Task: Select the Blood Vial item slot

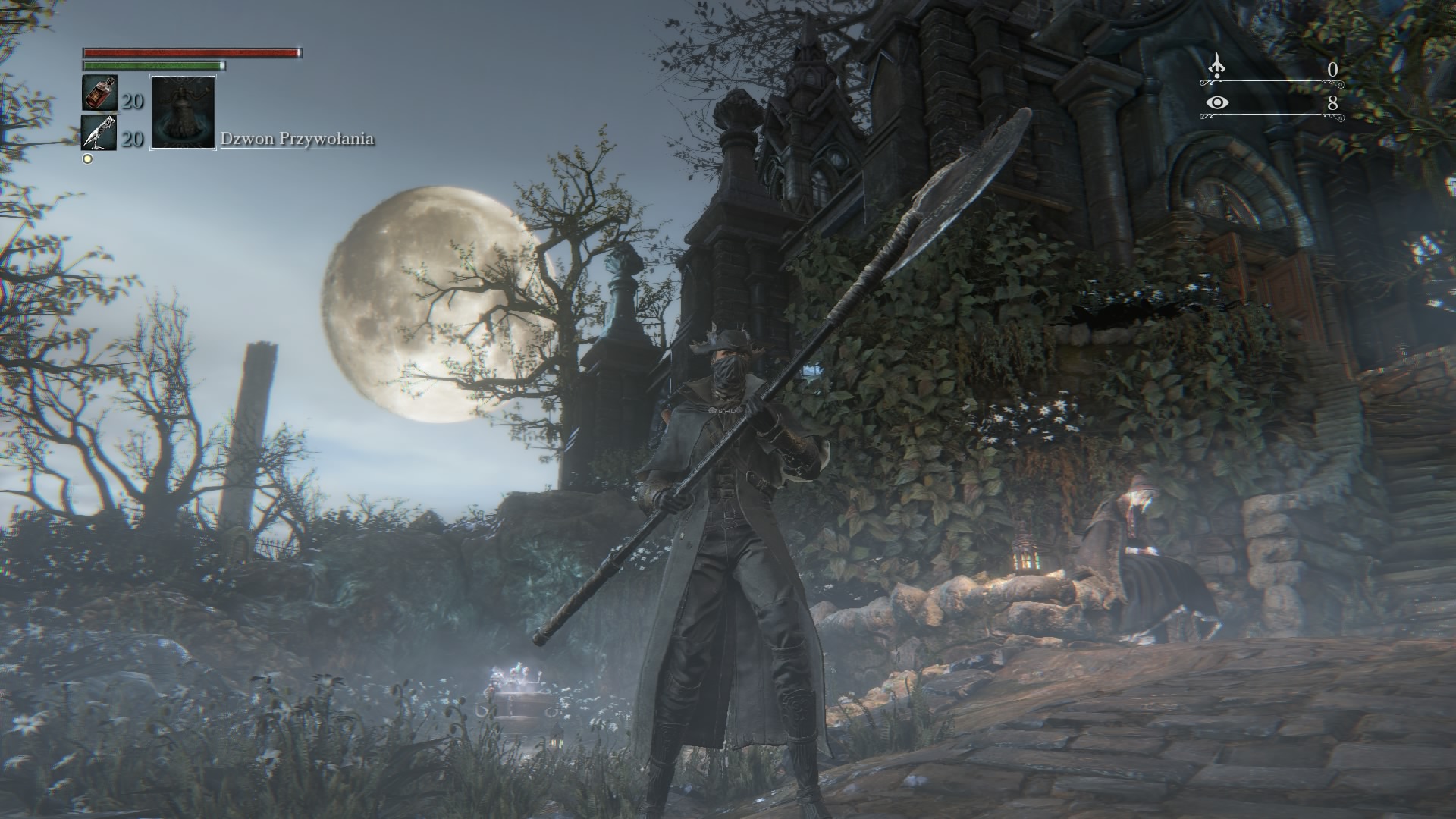Action: pyautogui.click(x=99, y=93)
